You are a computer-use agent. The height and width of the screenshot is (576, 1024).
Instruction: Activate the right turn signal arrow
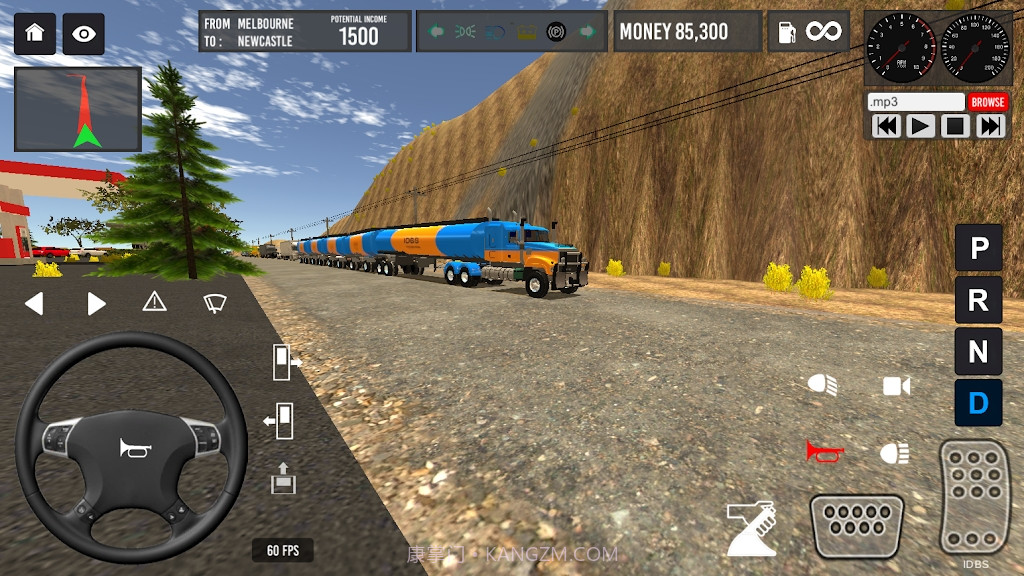[x=96, y=303]
